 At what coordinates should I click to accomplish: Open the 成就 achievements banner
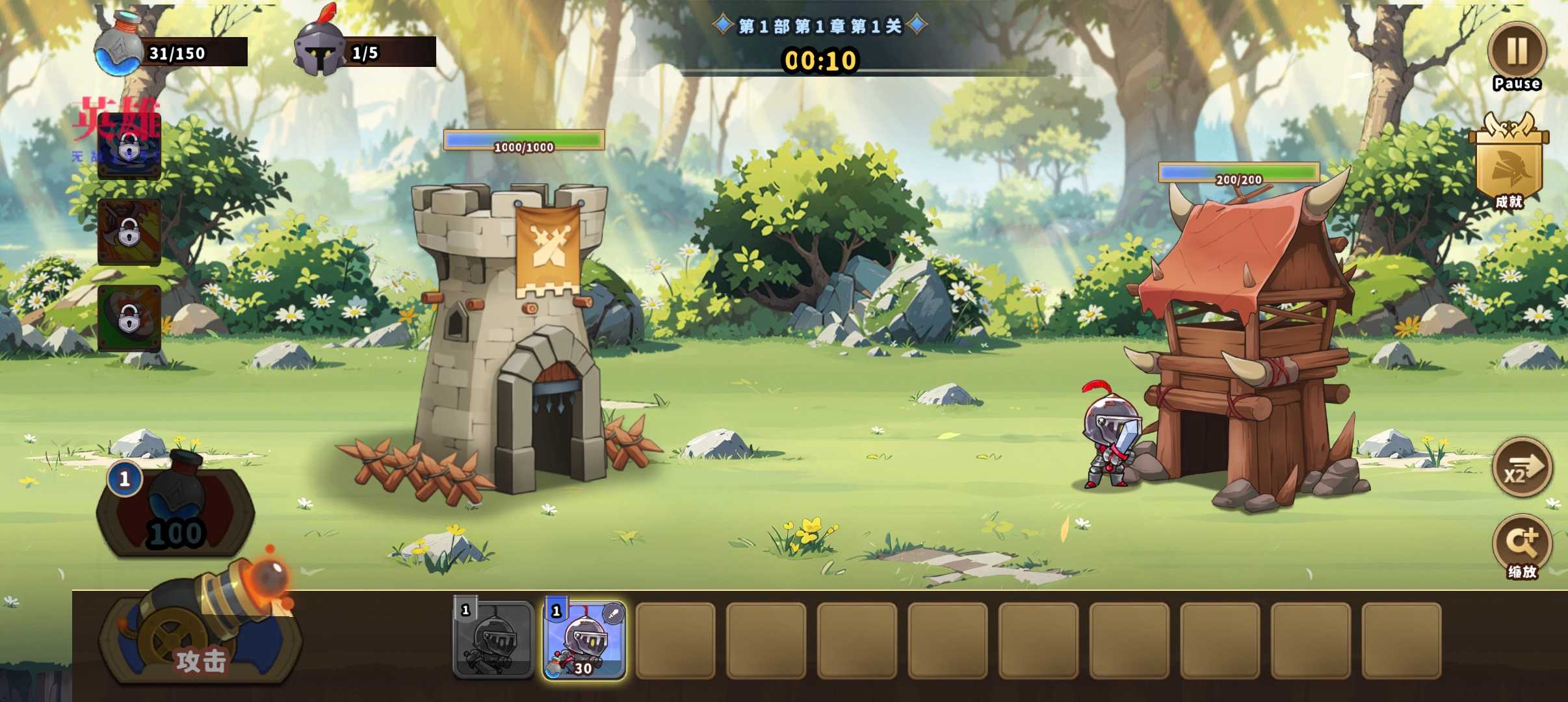(x=1508, y=162)
